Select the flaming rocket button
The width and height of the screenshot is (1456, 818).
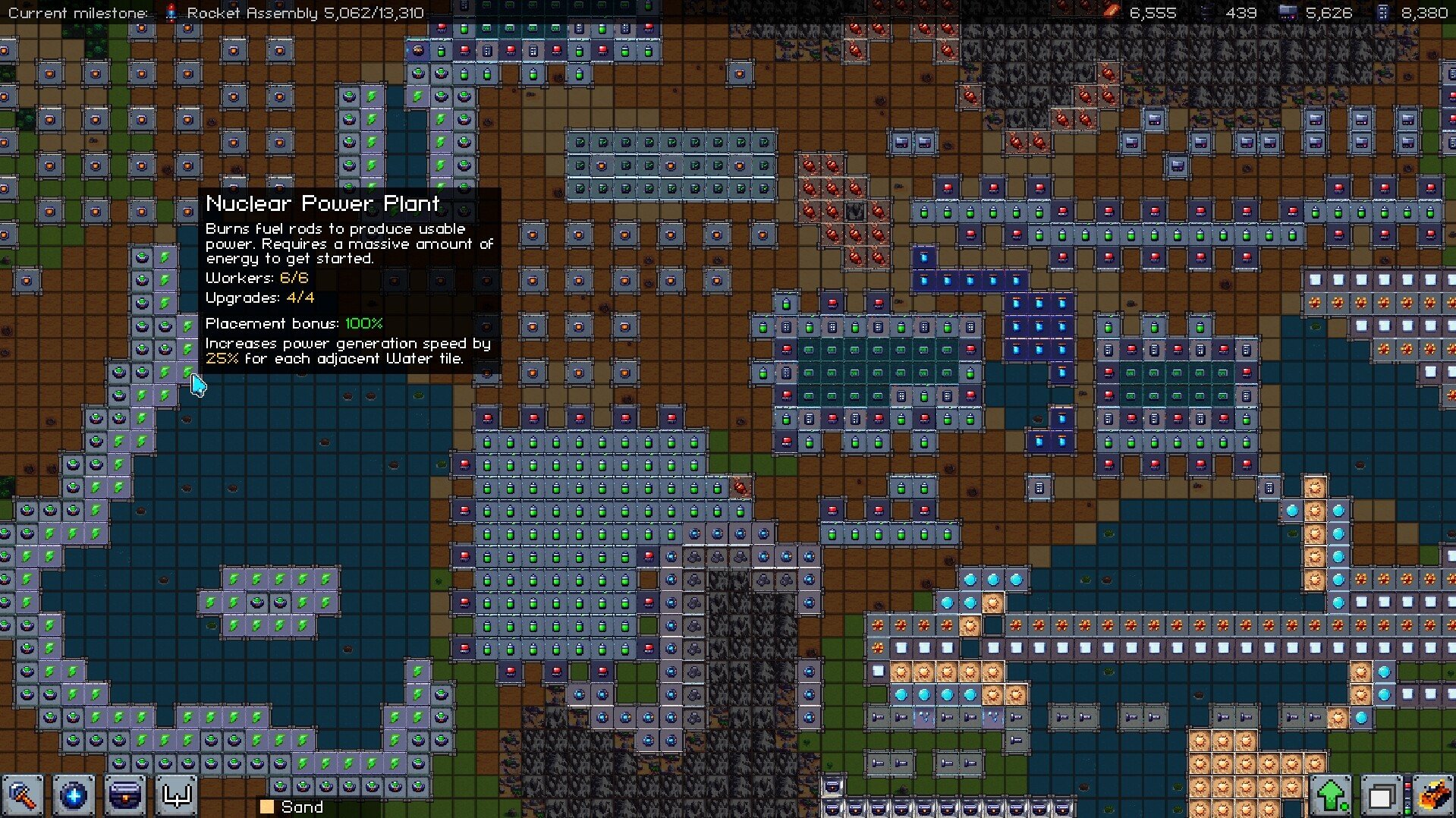tap(1432, 796)
